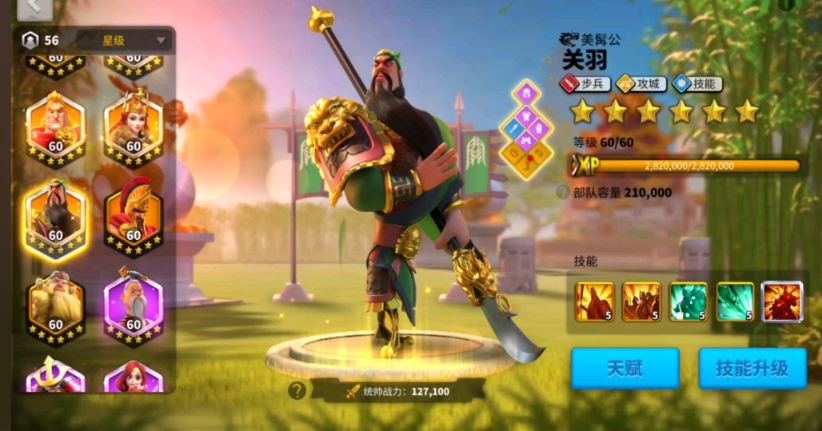The width and height of the screenshot is (822, 431).
Task: Choose the gold-crowned red-caped commander portrait
Action: pyautogui.click(x=55, y=127)
